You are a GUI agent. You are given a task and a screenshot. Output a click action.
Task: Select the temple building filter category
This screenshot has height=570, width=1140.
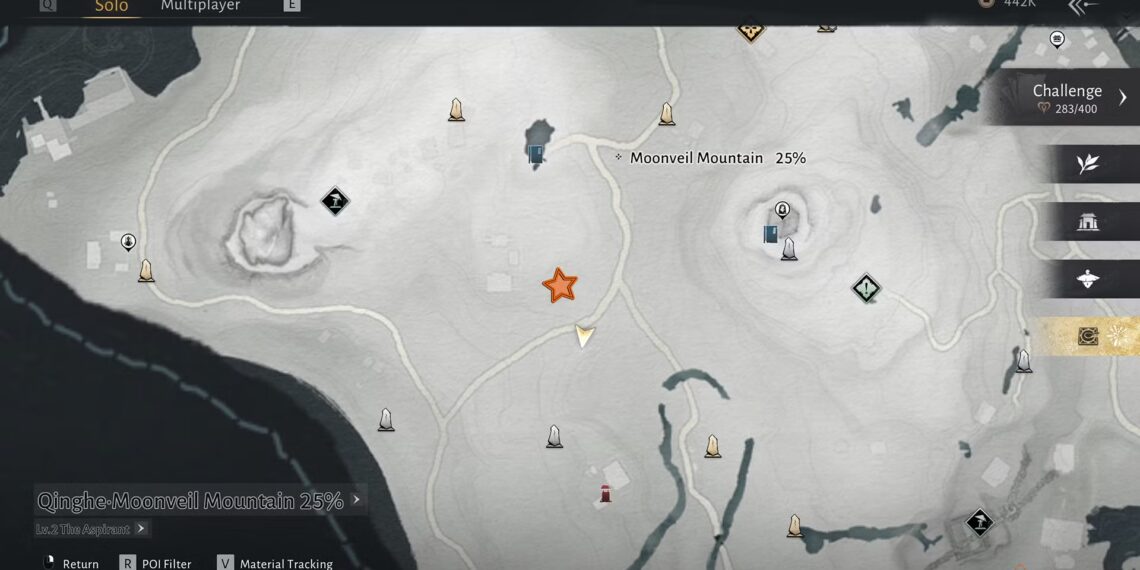pyautogui.click(x=1088, y=222)
